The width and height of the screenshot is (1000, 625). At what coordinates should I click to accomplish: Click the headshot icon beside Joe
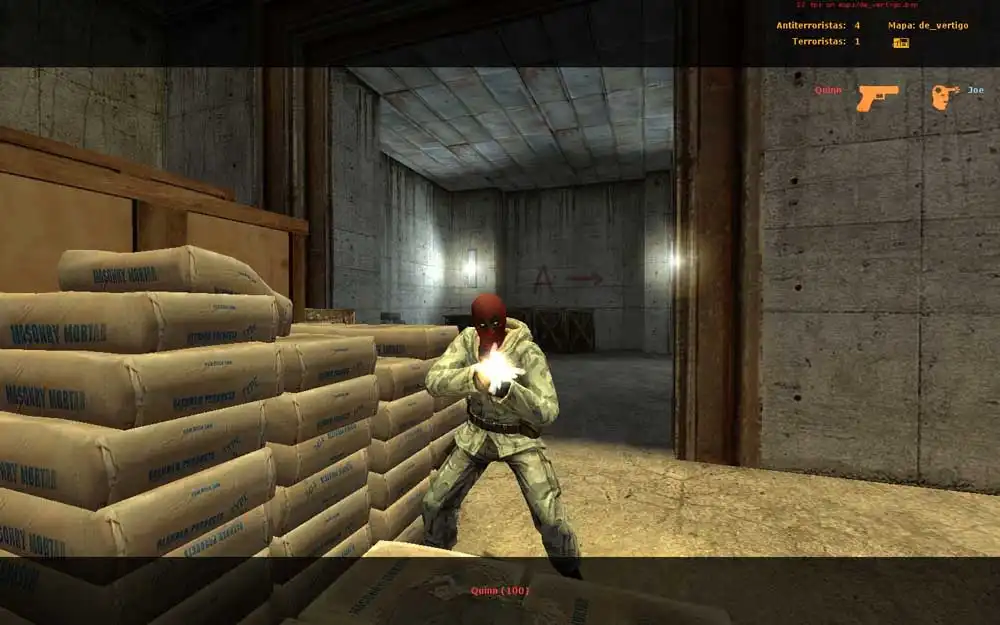[x=944, y=96]
